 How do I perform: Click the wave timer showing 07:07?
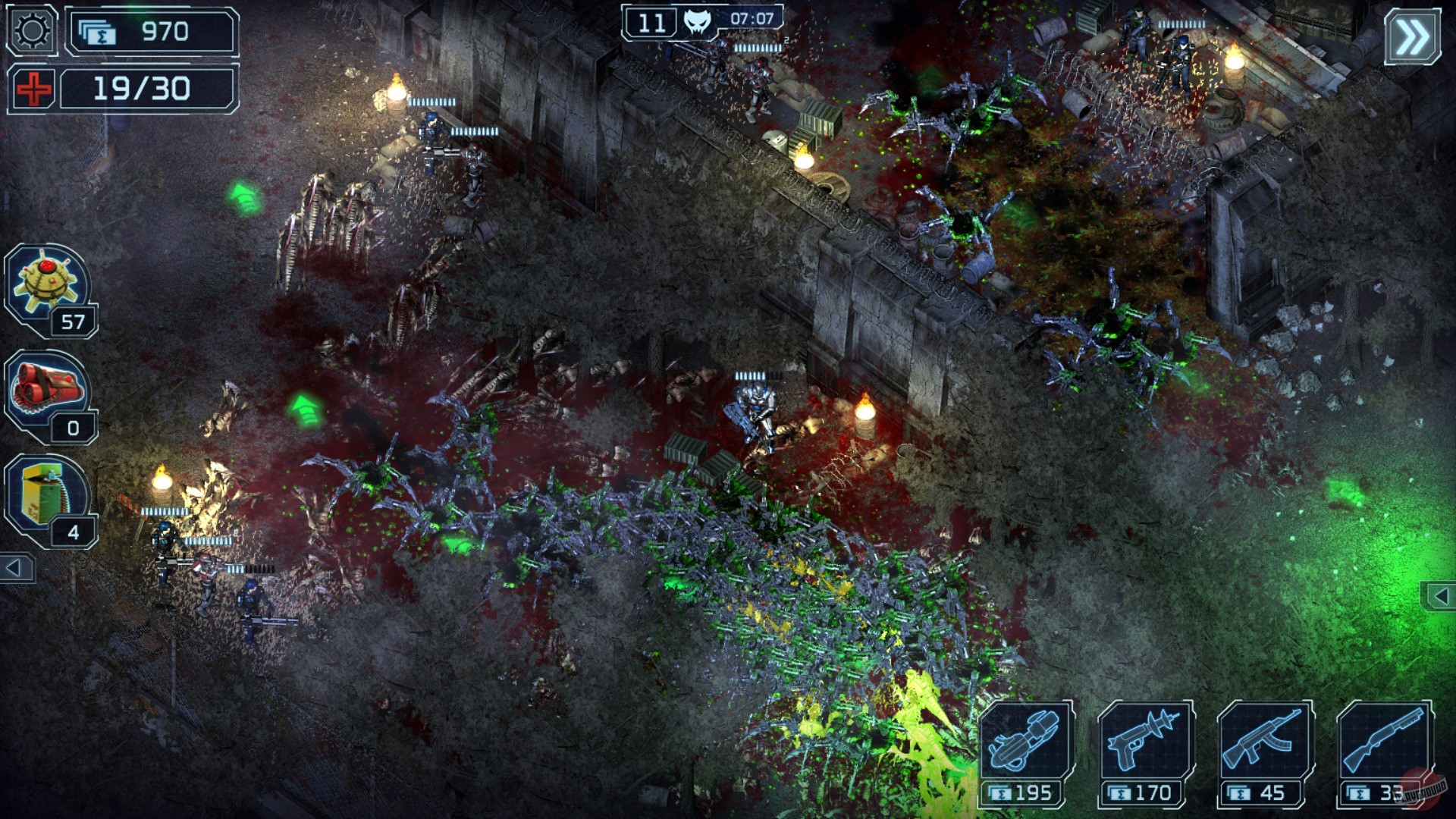point(751,20)
